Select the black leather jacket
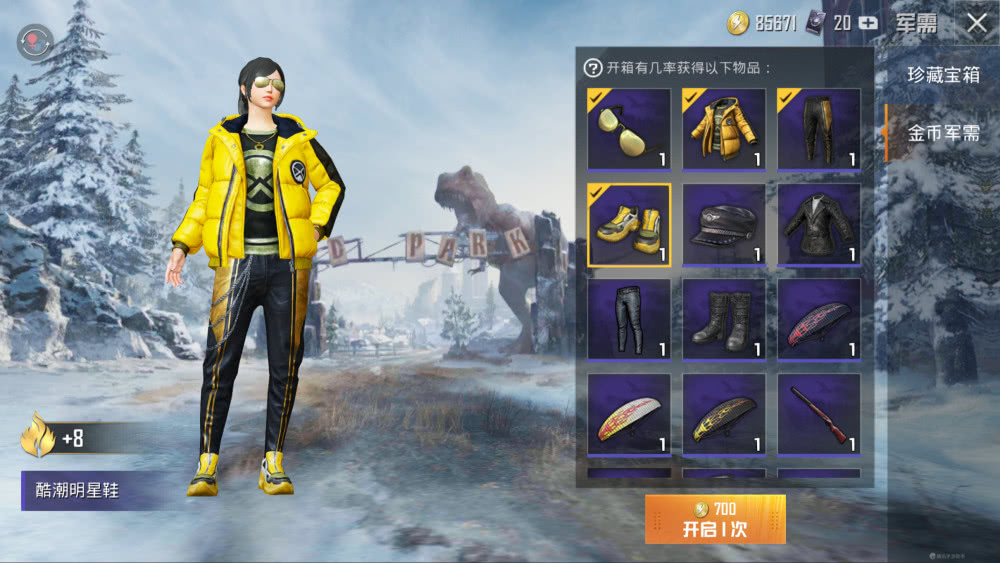Screen dimensions: 1000x563 (x=819, y=224)
